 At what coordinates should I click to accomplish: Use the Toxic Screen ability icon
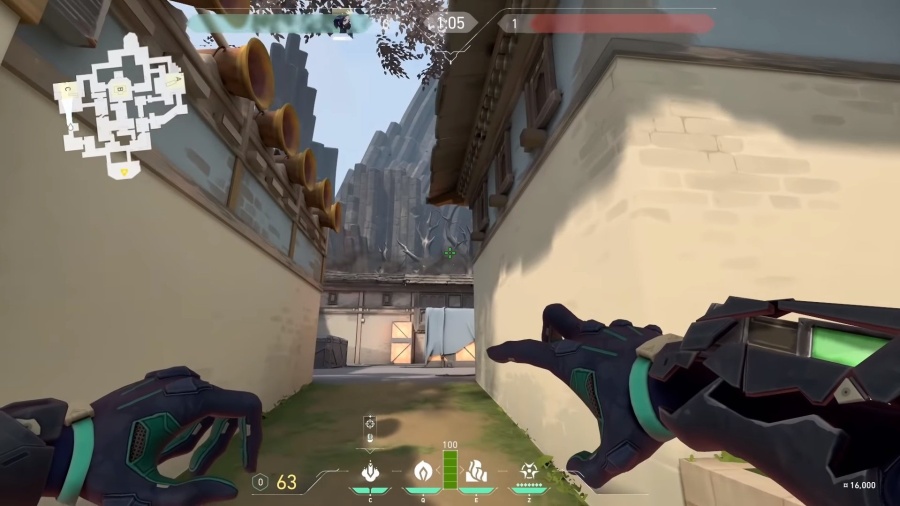pos(476,471)
